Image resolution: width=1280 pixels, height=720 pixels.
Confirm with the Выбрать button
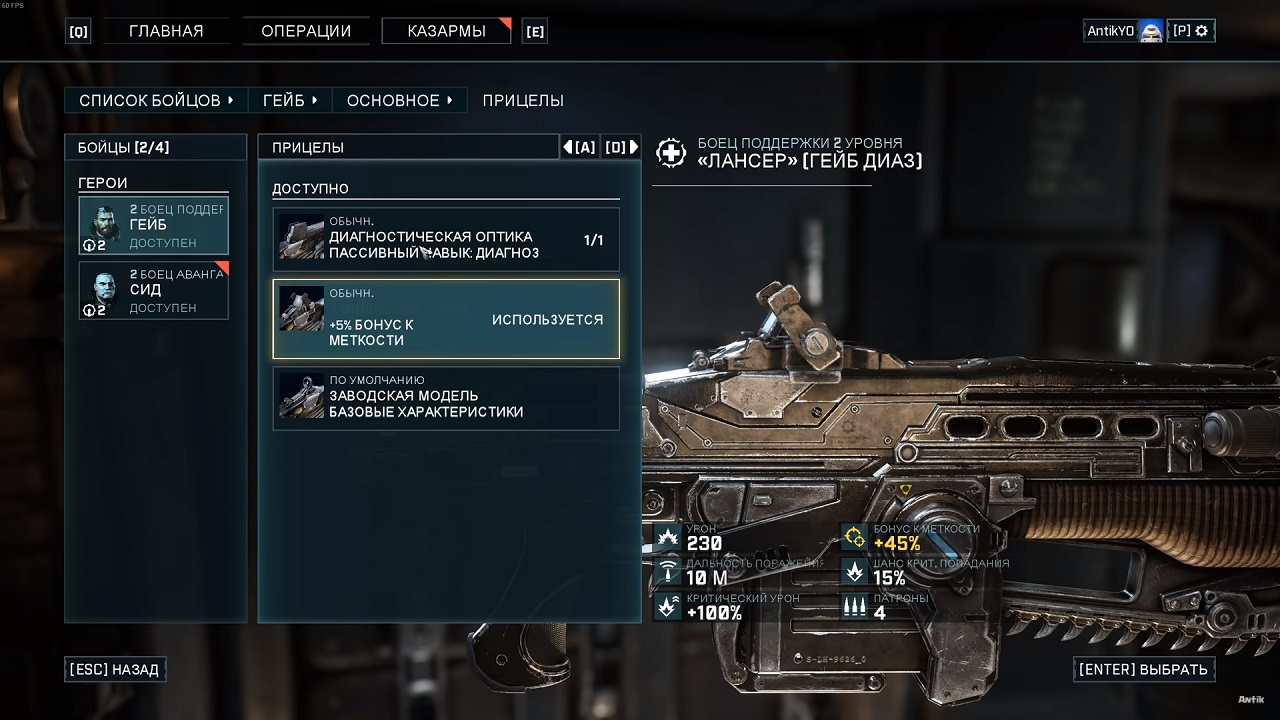point(1143,669)
